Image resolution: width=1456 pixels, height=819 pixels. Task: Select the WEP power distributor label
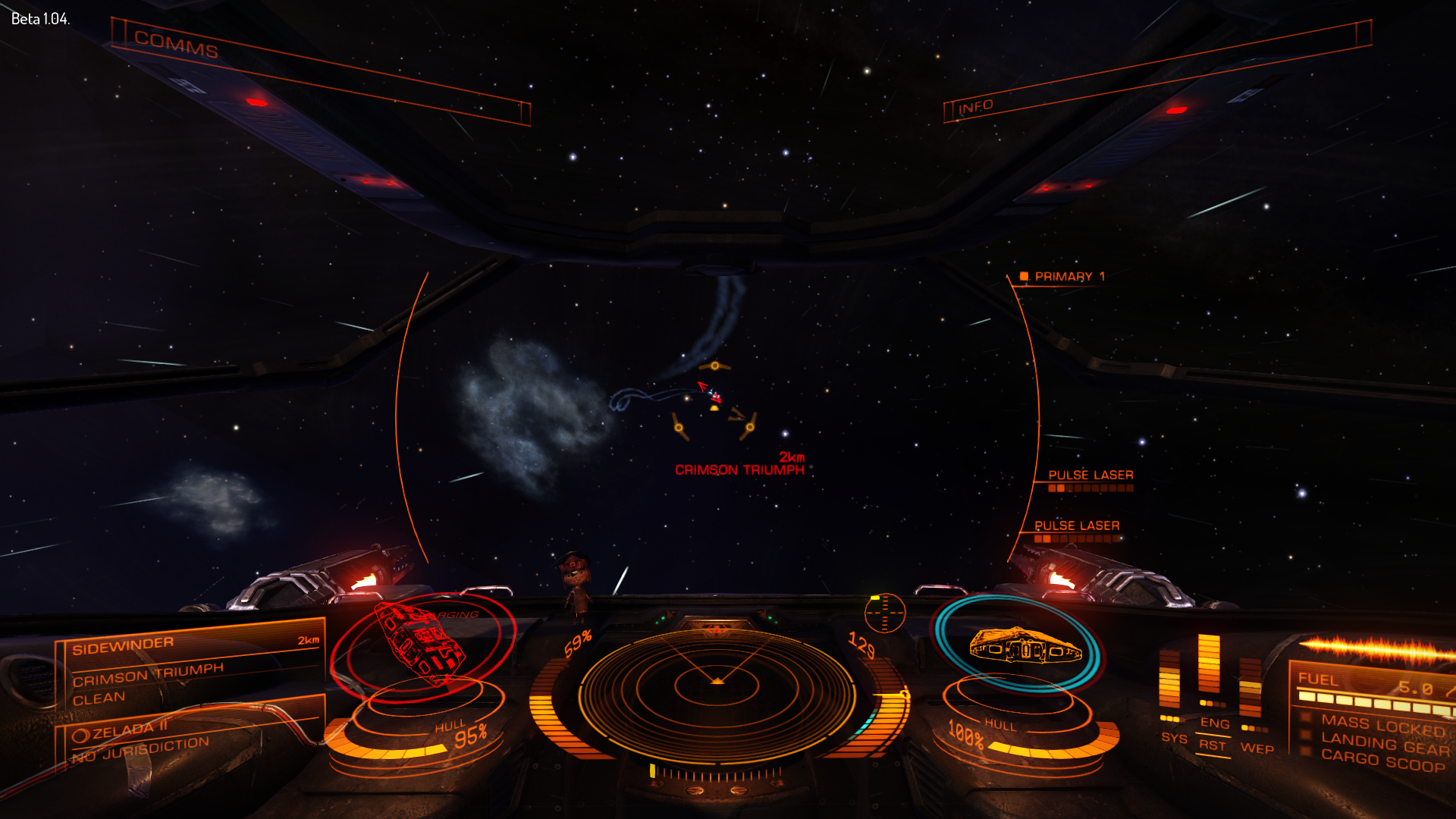coord(1257,748)
